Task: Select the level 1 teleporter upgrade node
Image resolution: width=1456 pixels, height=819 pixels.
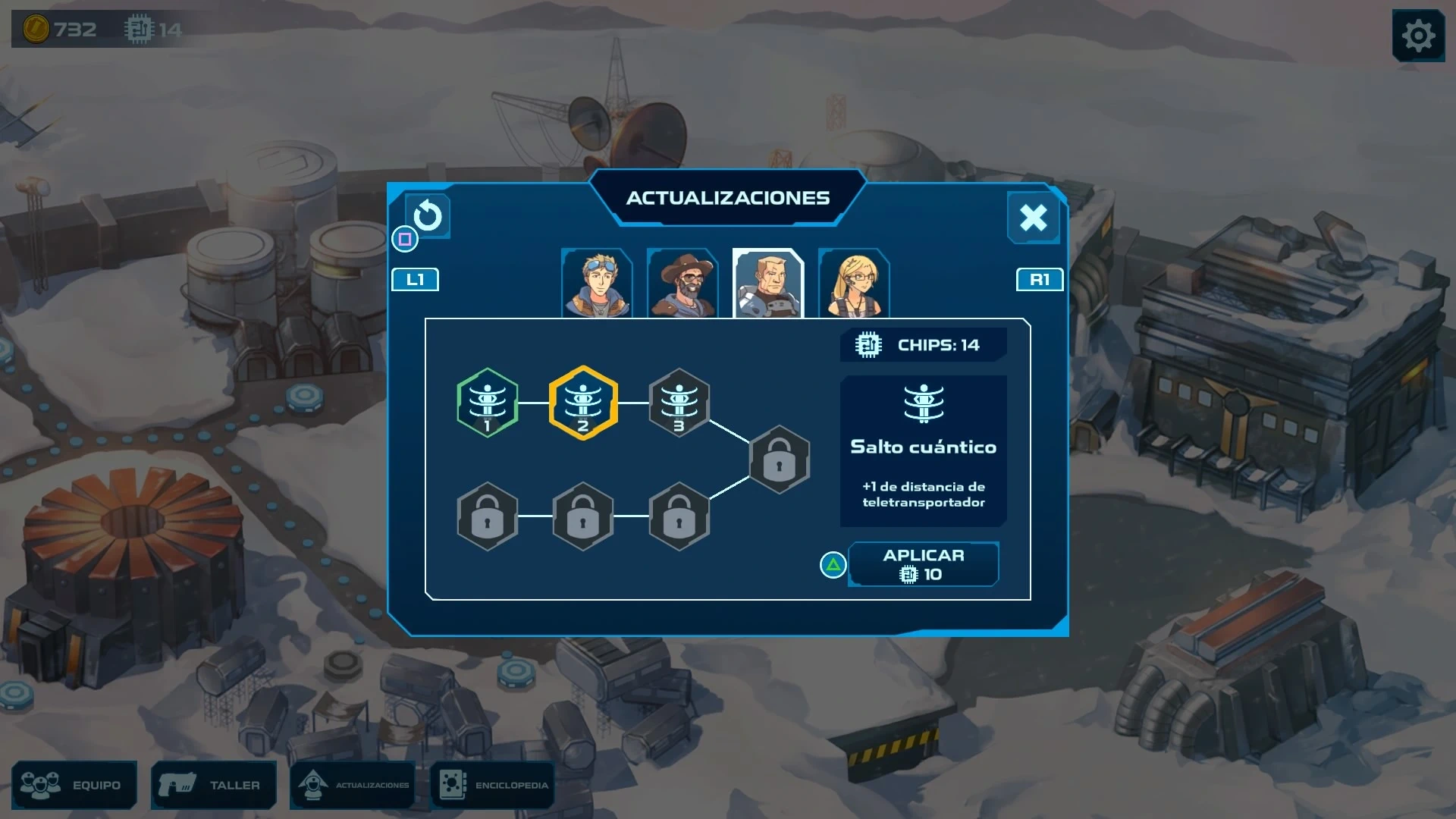Action: [488, 403]
